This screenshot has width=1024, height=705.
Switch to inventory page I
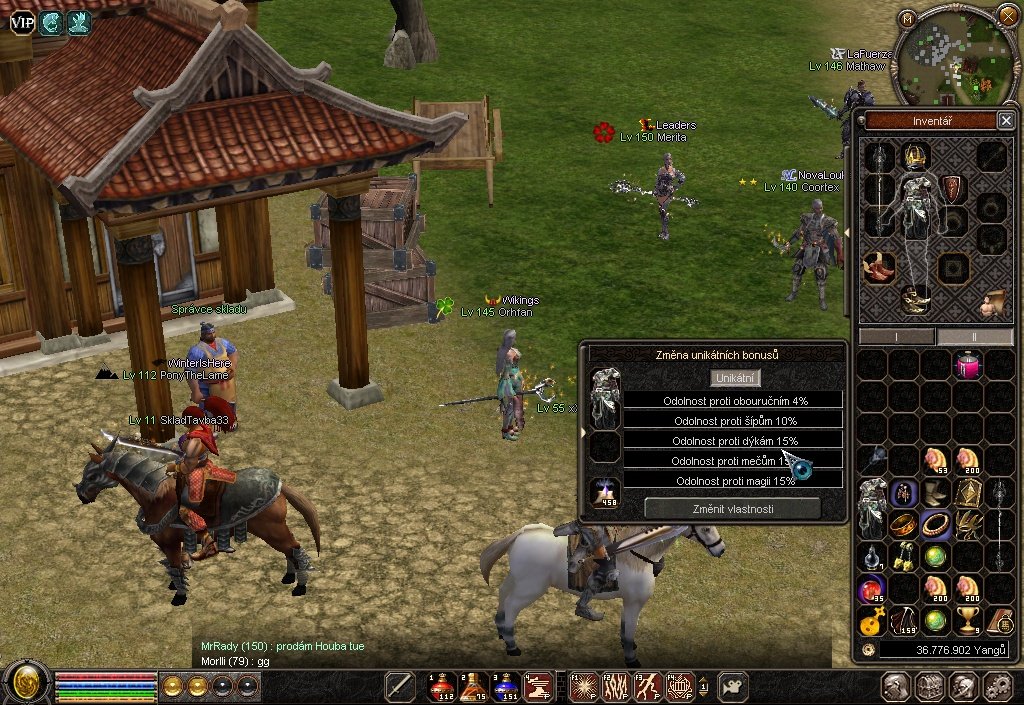pyautogui.click(x=896, y=336)
